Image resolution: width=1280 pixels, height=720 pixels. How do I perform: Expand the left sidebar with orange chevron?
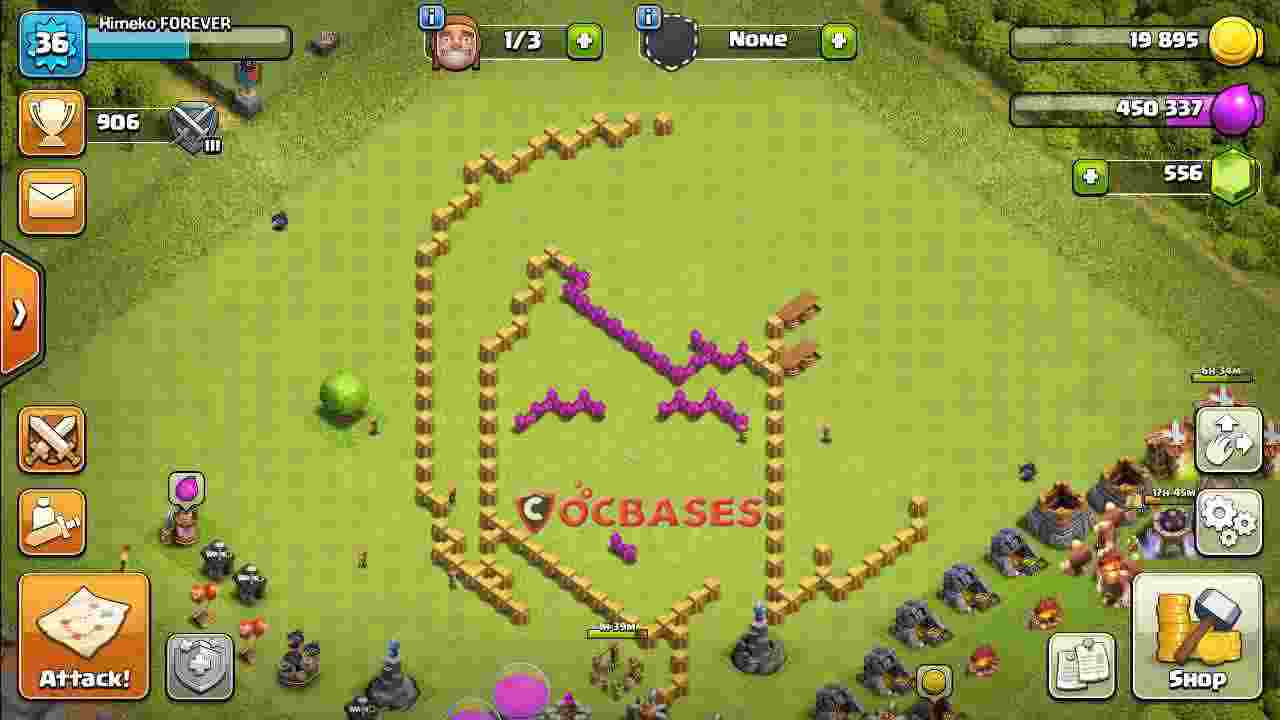point(16,312)
